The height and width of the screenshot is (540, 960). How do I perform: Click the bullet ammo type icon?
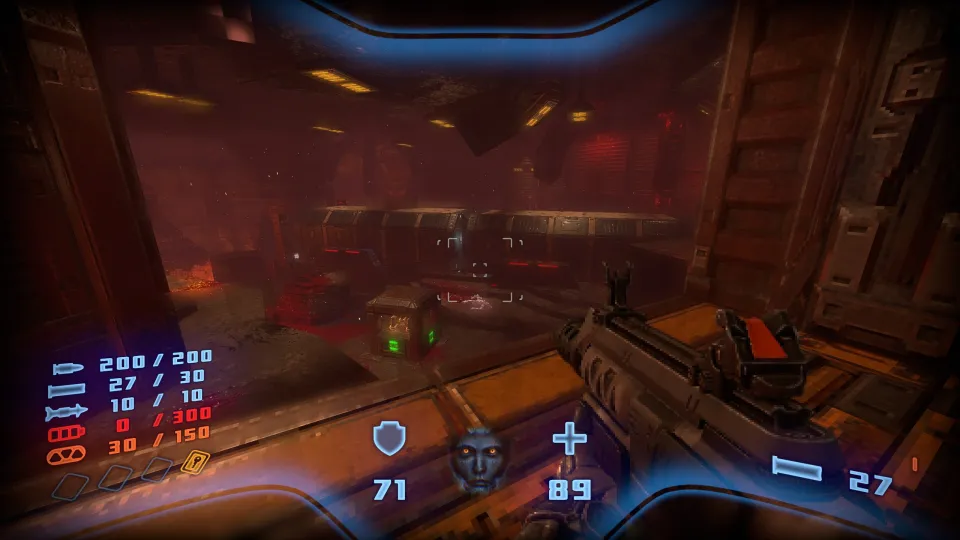68,370
